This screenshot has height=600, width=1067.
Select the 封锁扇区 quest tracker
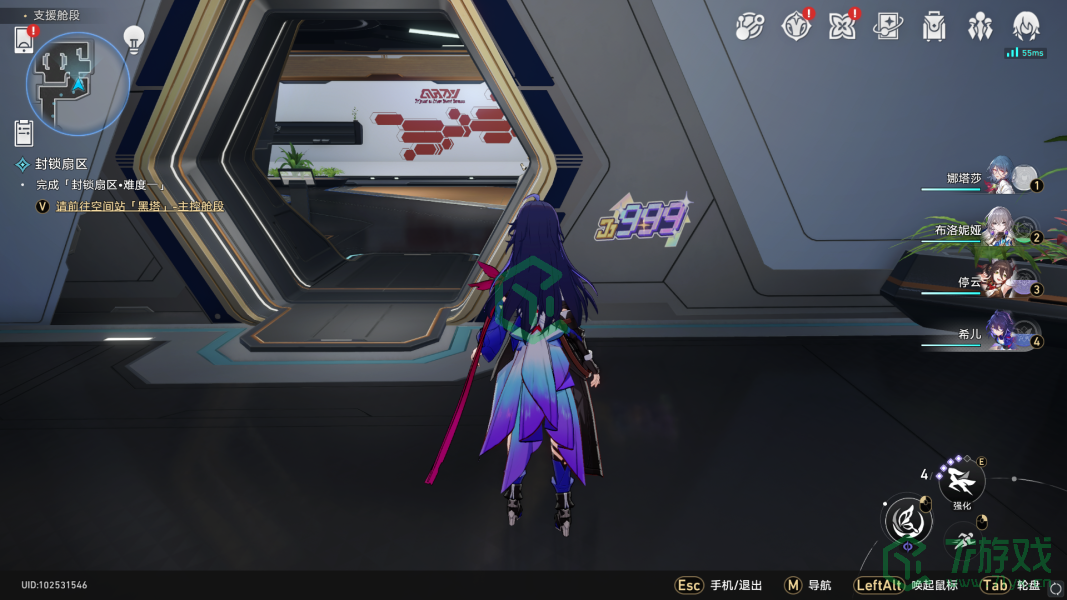click(x=62, y=164)
